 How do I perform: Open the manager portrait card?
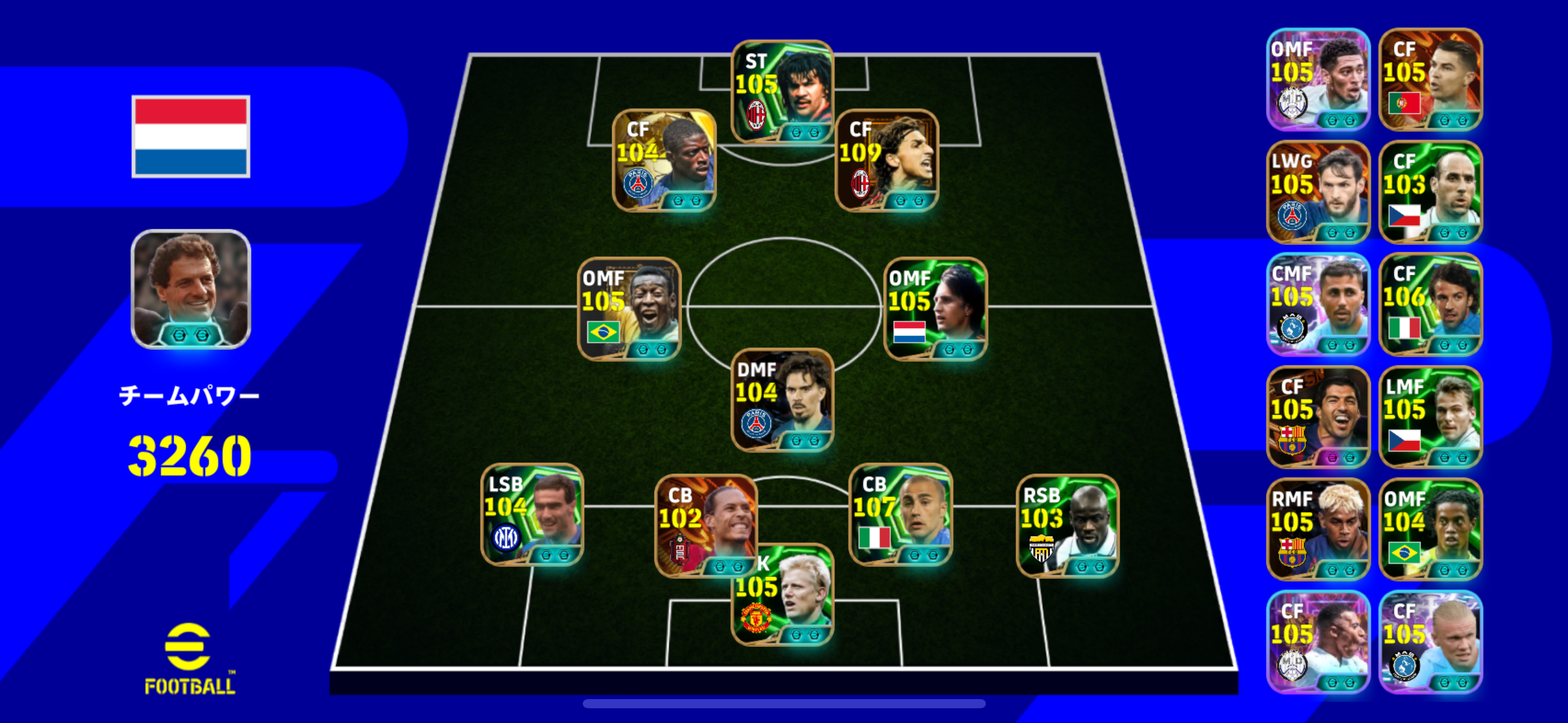pos(191,289)
